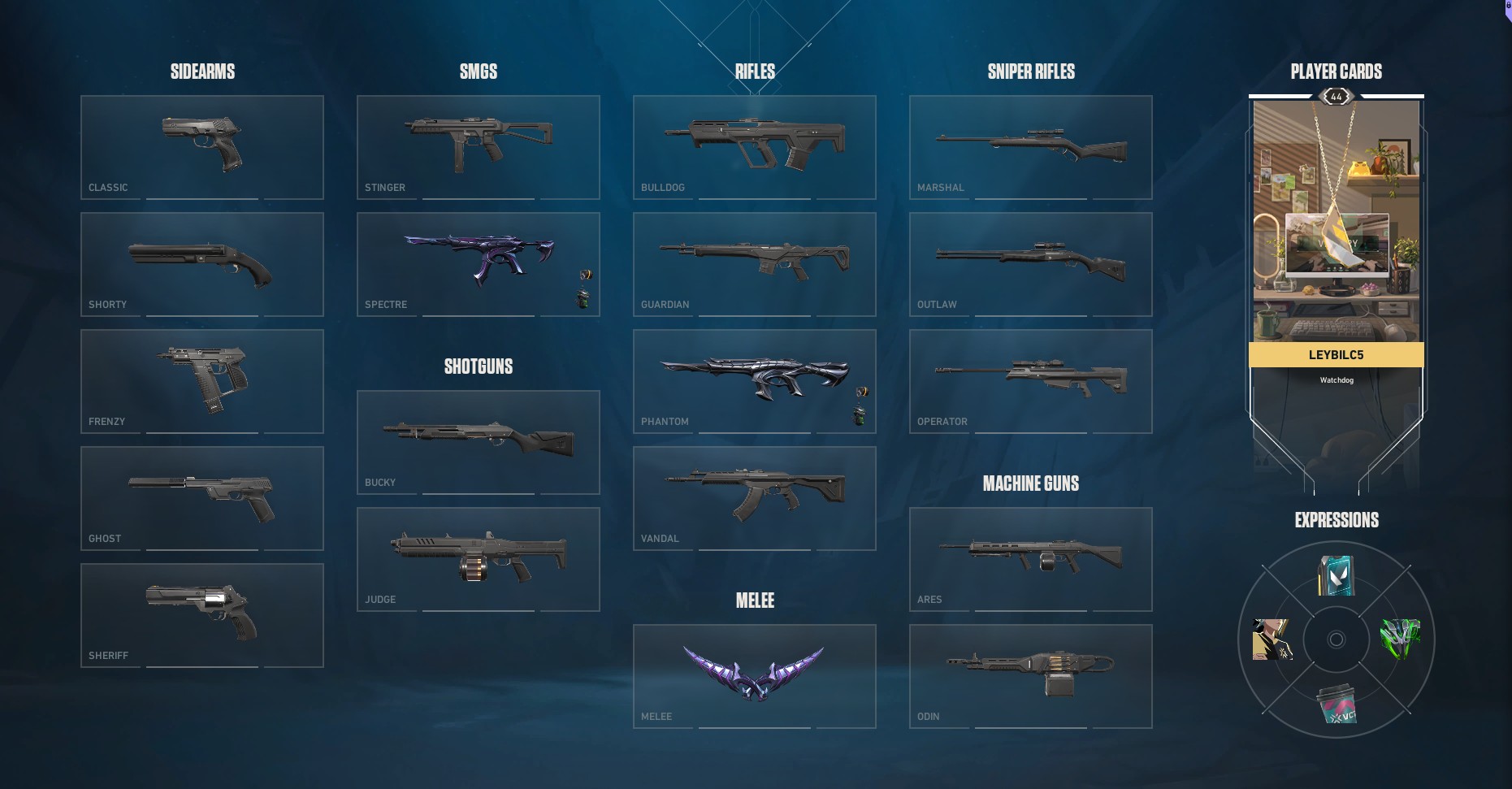Select the Operator sniper rifle slot
The image size is (1512, 789).
point(1030,381)
